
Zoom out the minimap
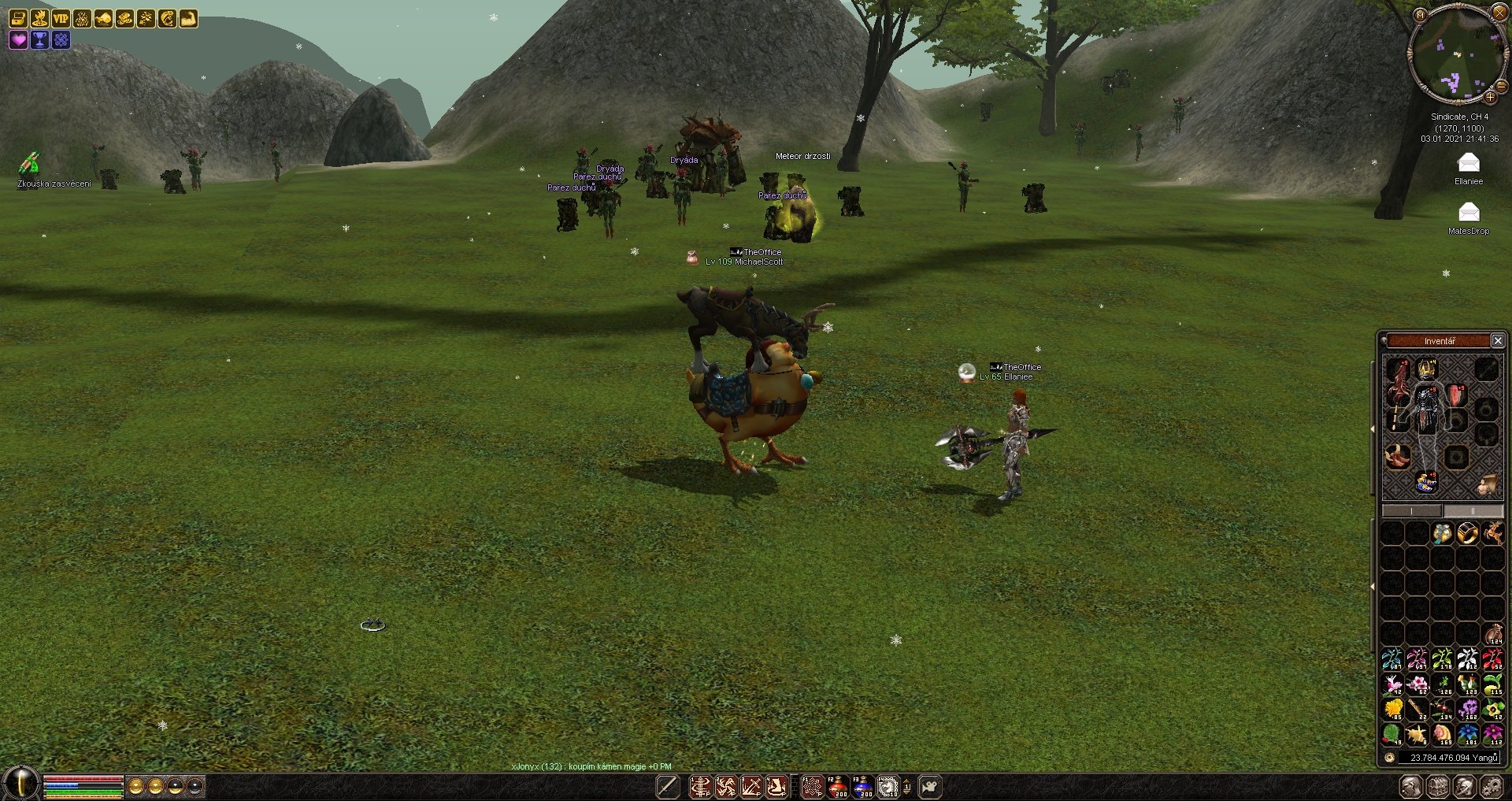coord(1501,87)
